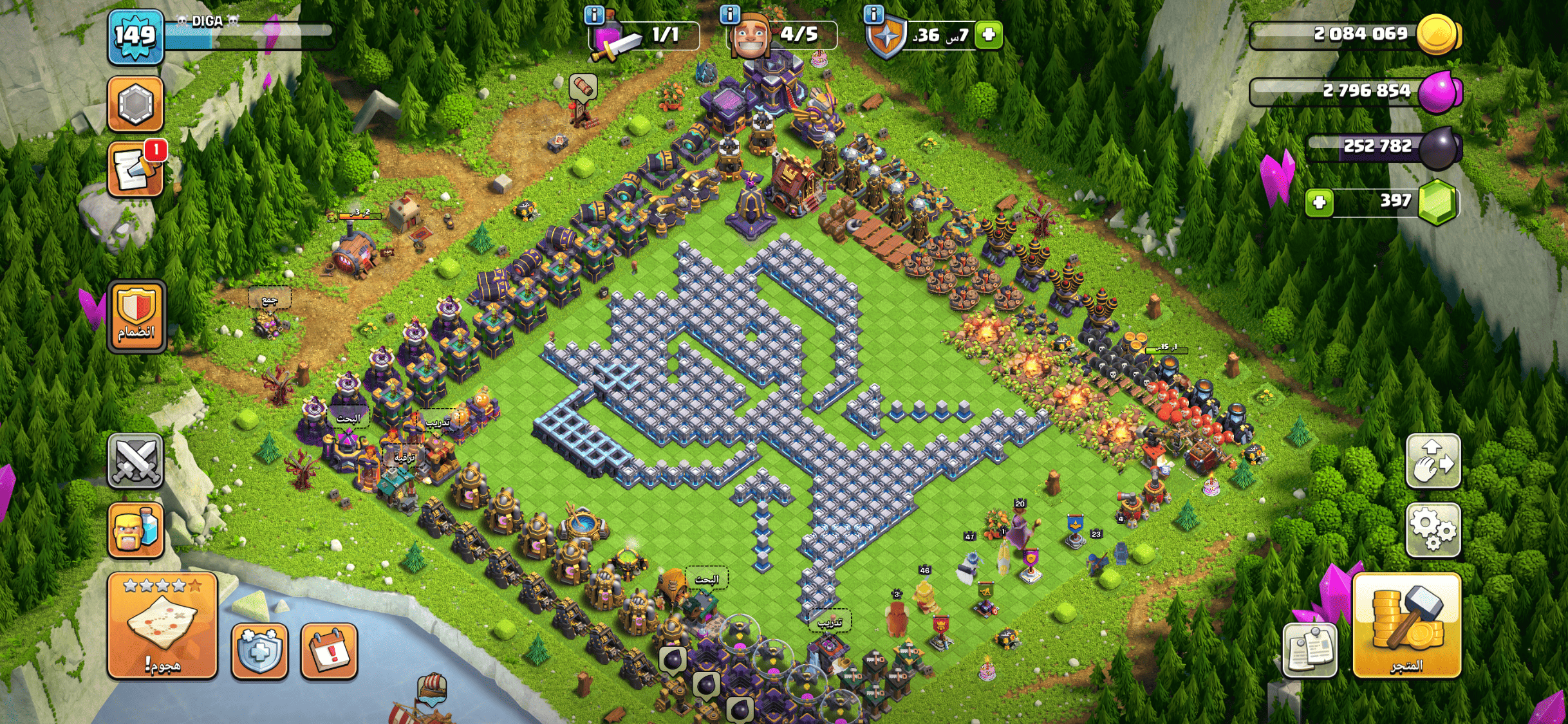This screenshot has width=1568, height=724.
Task: Start an attack with the map button
Action: click(x=162, y=625)
